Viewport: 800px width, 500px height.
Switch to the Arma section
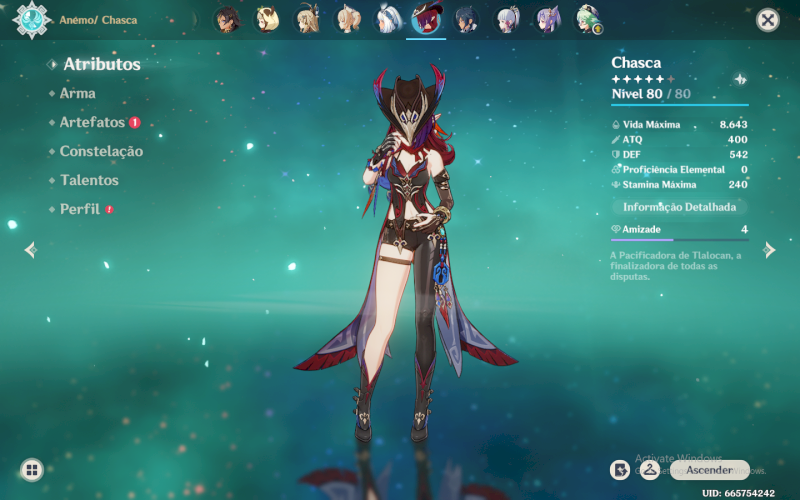pyautogui.click(x=78, y=93)
